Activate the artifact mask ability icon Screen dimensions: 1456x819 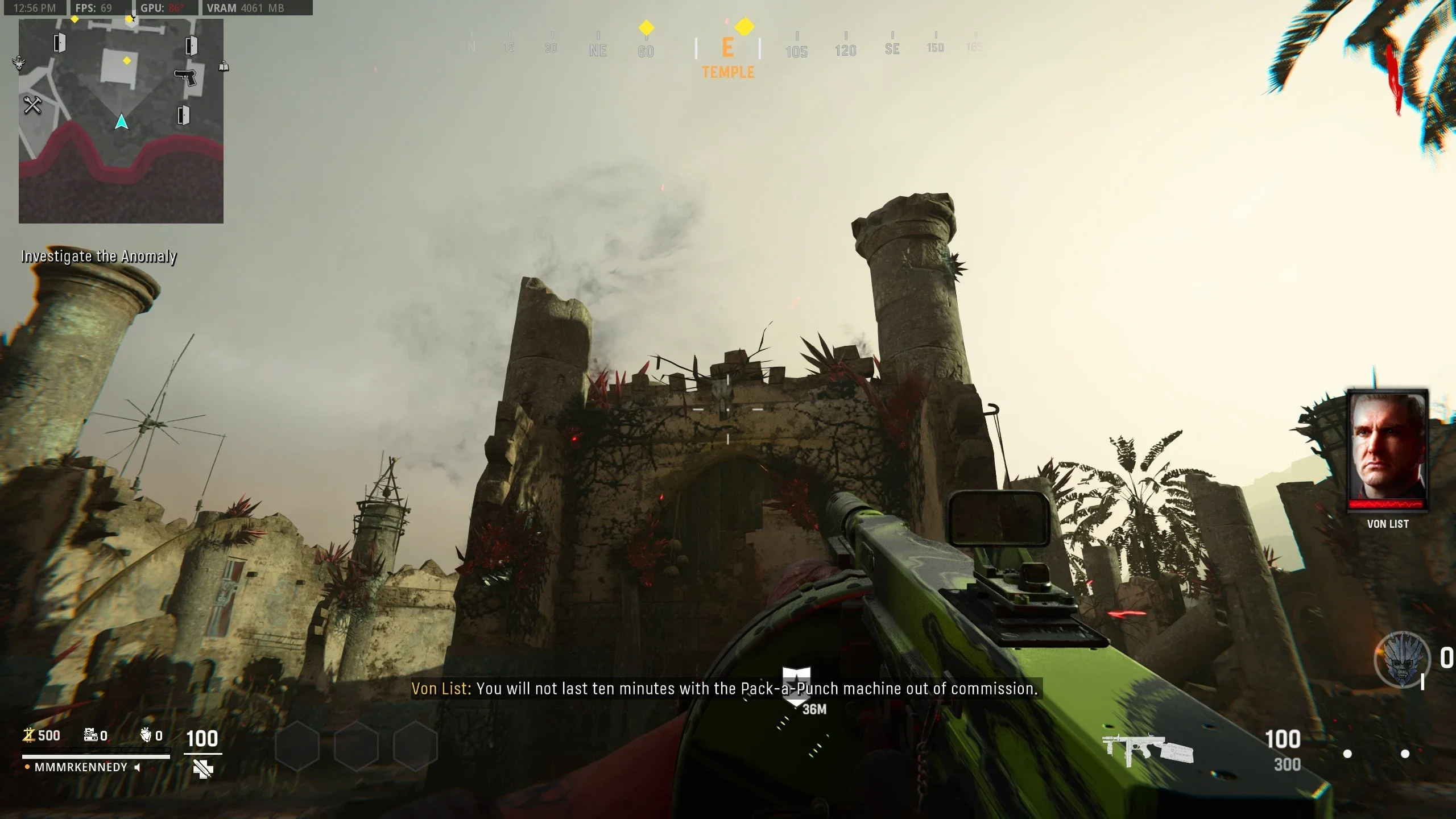pos(1402,661)
